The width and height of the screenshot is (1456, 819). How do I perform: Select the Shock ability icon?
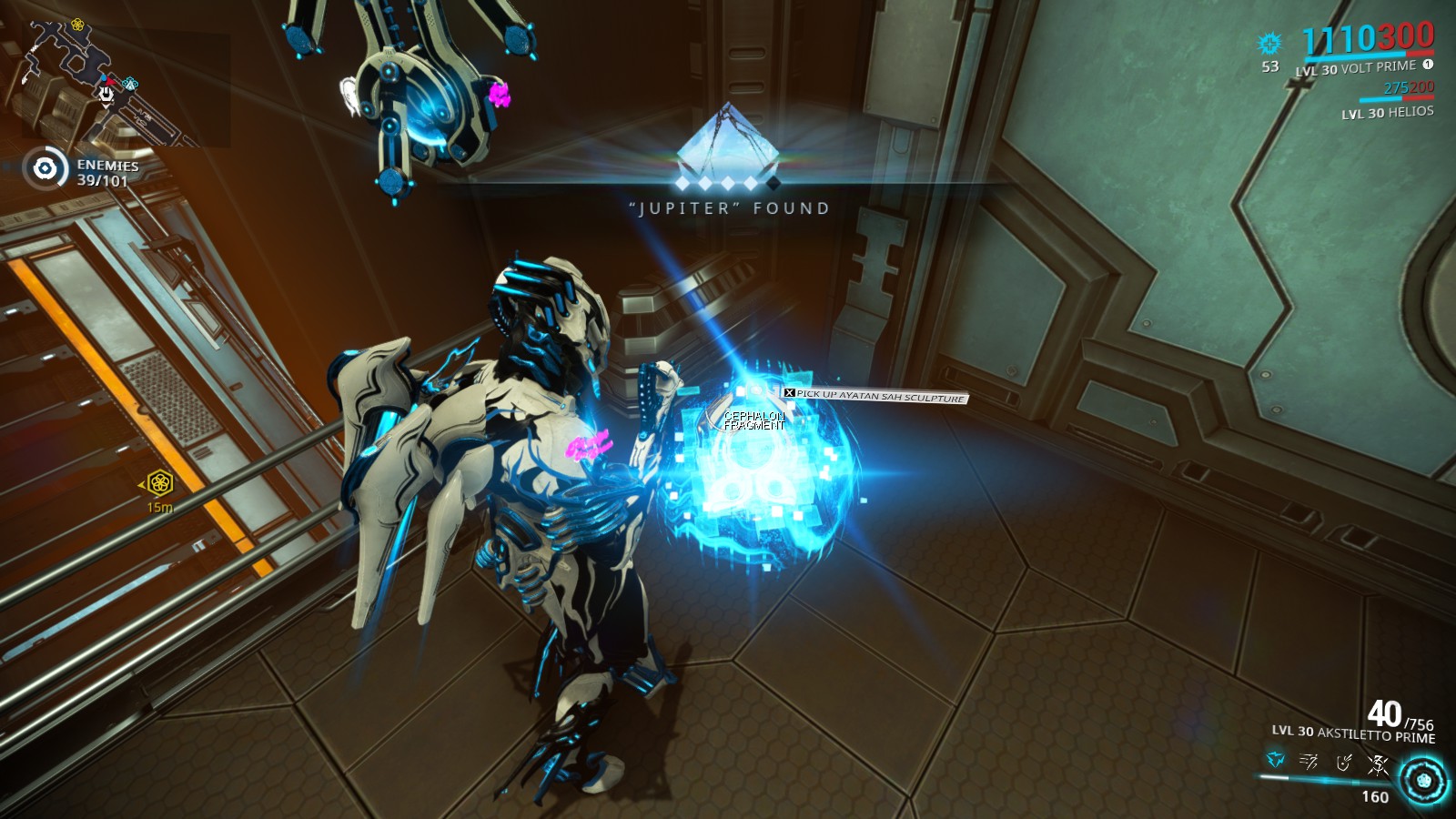(x=1274, y=761)
